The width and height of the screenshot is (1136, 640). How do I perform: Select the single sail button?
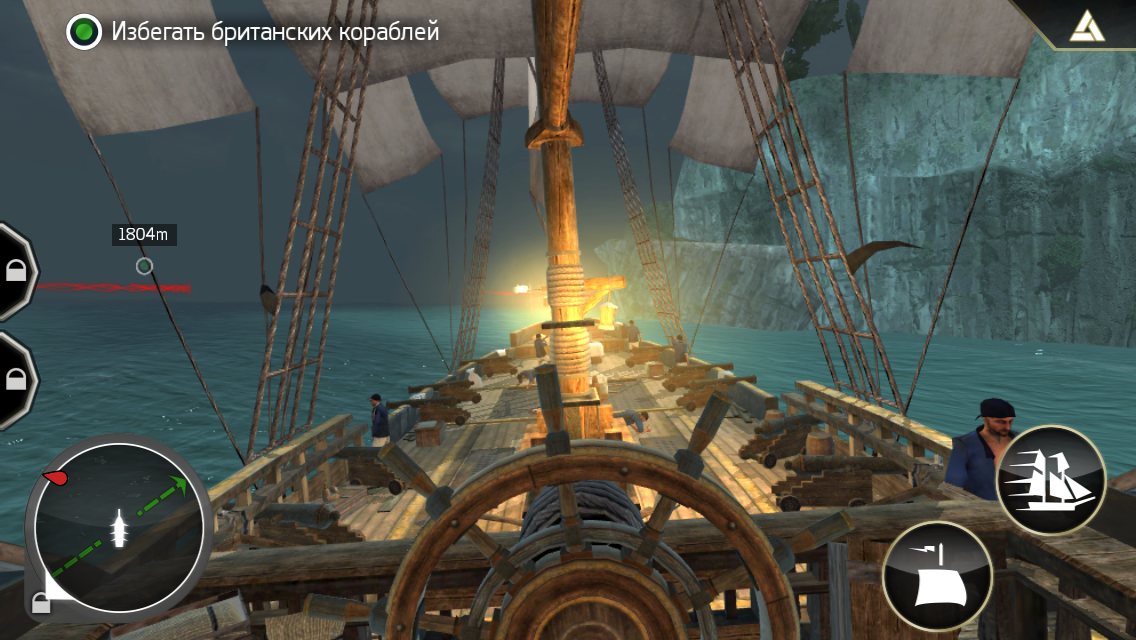(x=937, y=577)
